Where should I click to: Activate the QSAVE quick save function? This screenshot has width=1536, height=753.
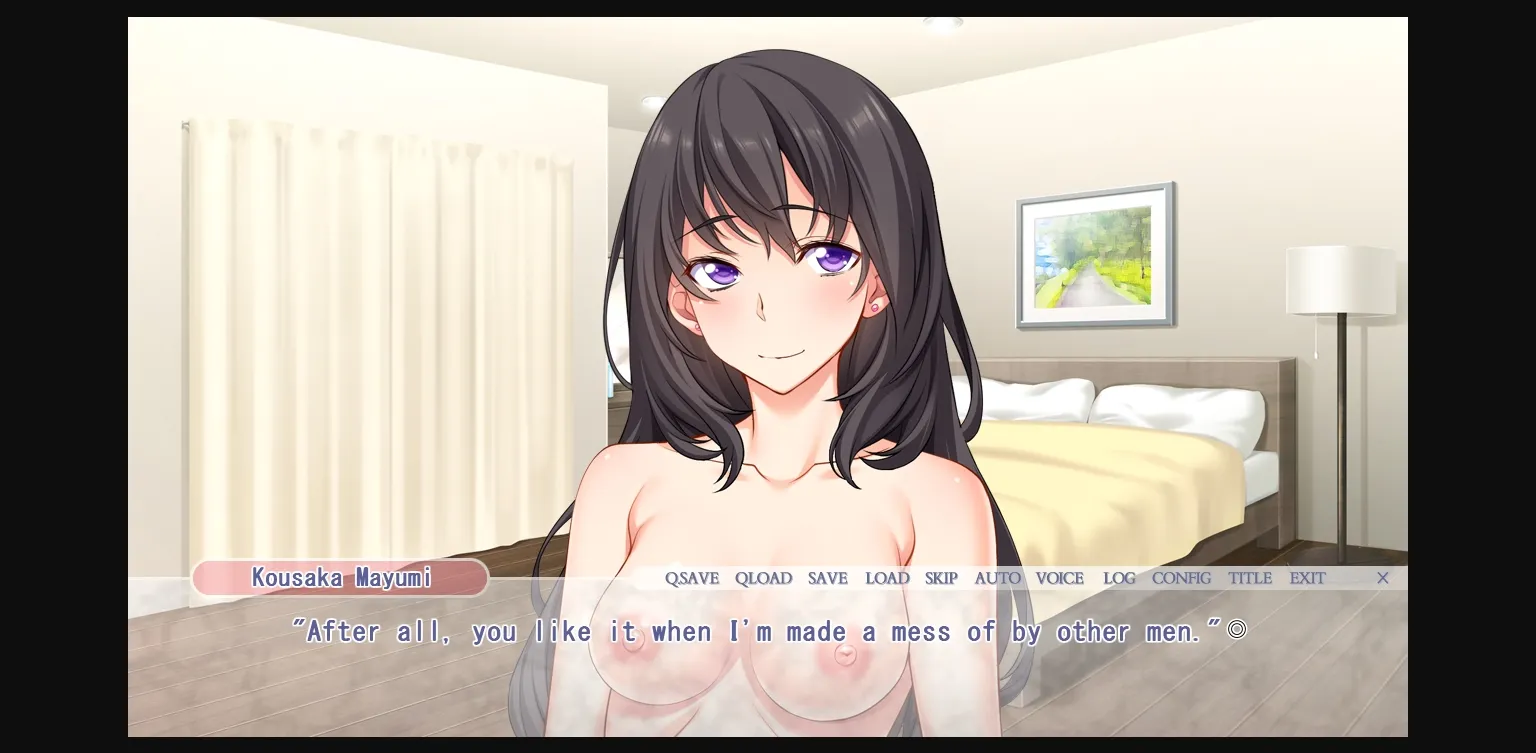click(x=692, y=578)
